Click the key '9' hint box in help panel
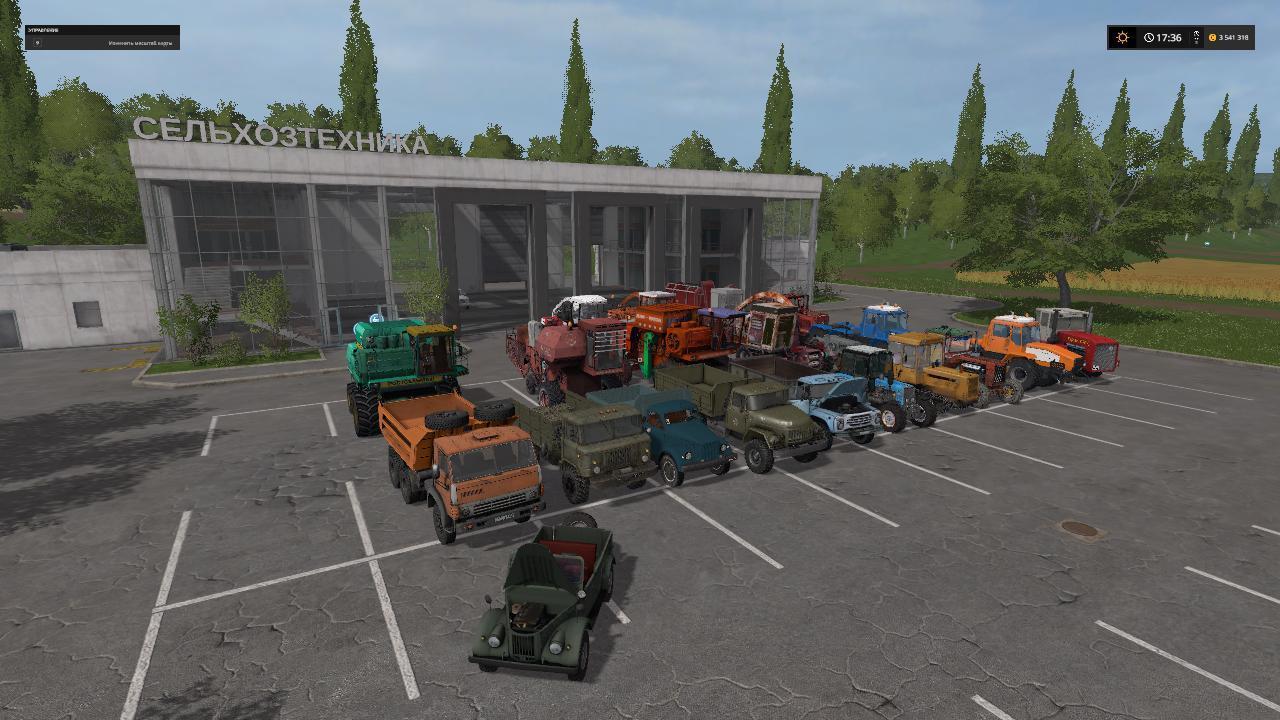The width and height of the screenshot is (1280, 720). click(38, 42)
